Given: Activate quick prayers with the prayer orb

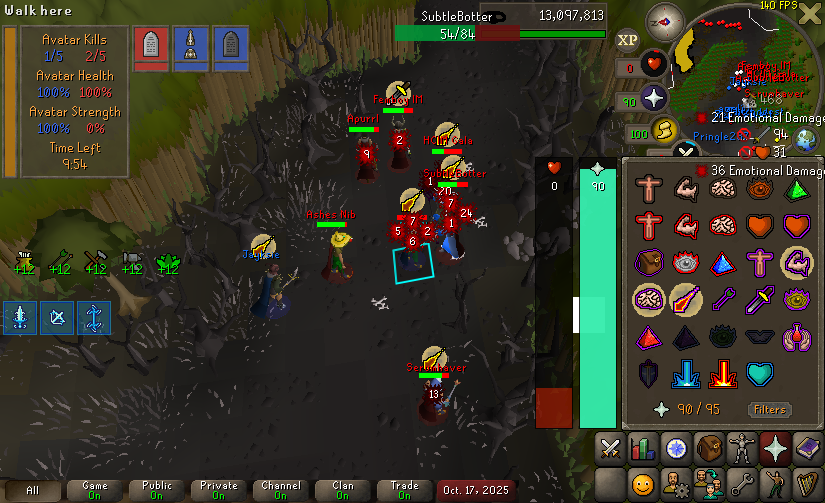Looking at the screenshot, I should point(655,99).
